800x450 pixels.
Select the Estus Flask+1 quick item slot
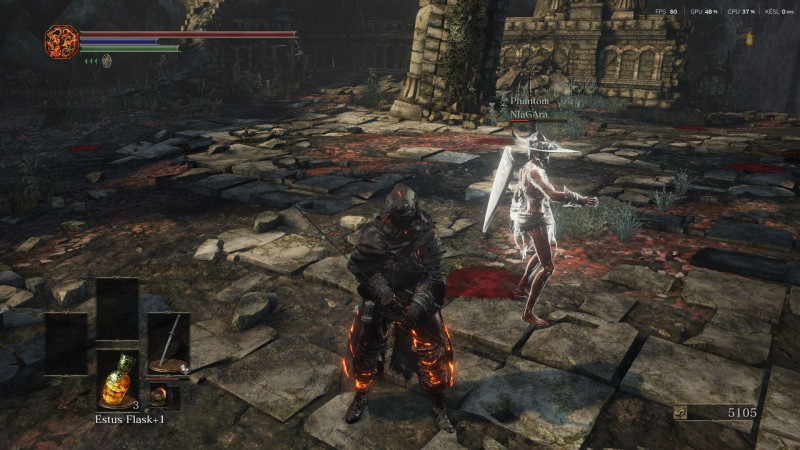(117, 379)
